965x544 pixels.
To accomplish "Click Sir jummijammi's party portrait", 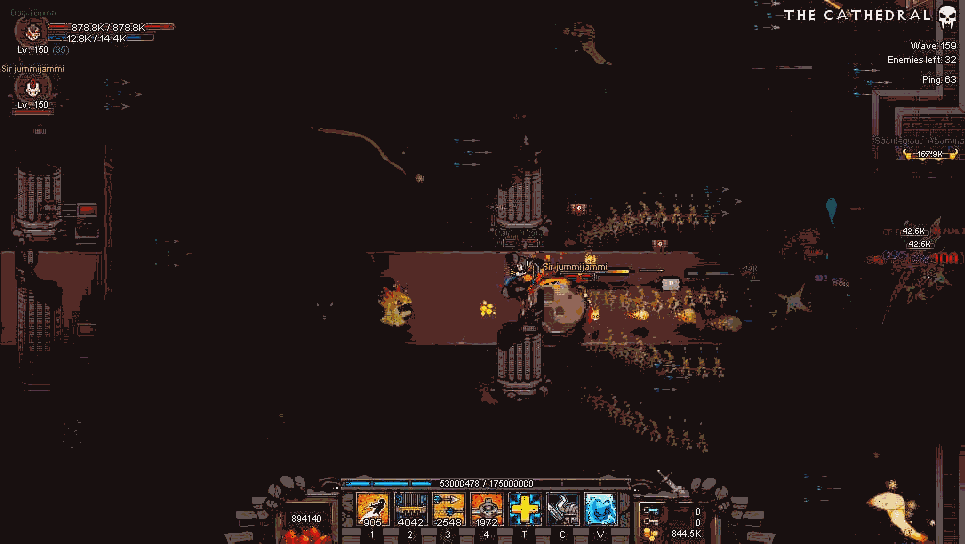I will click(32, 89).
